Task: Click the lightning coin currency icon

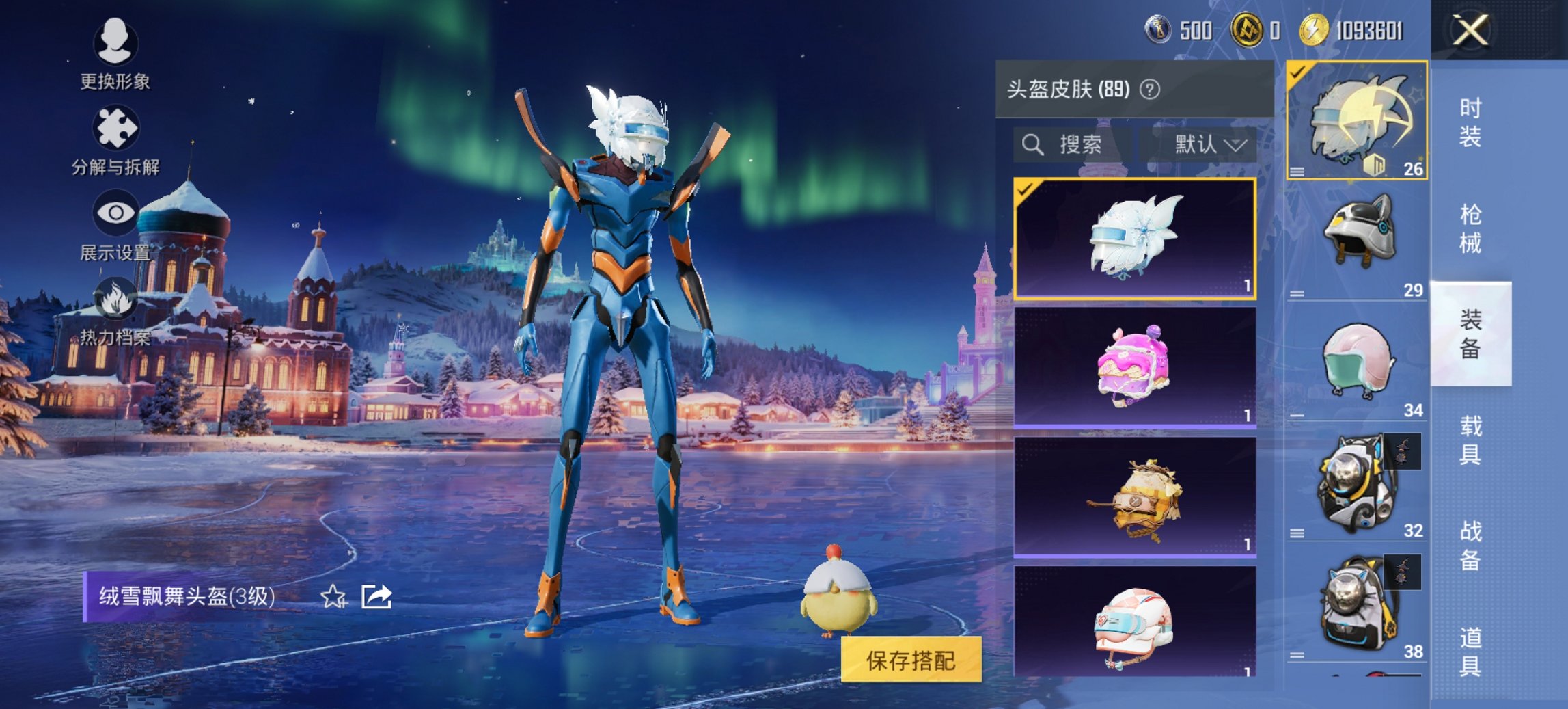Action: 1315,31
